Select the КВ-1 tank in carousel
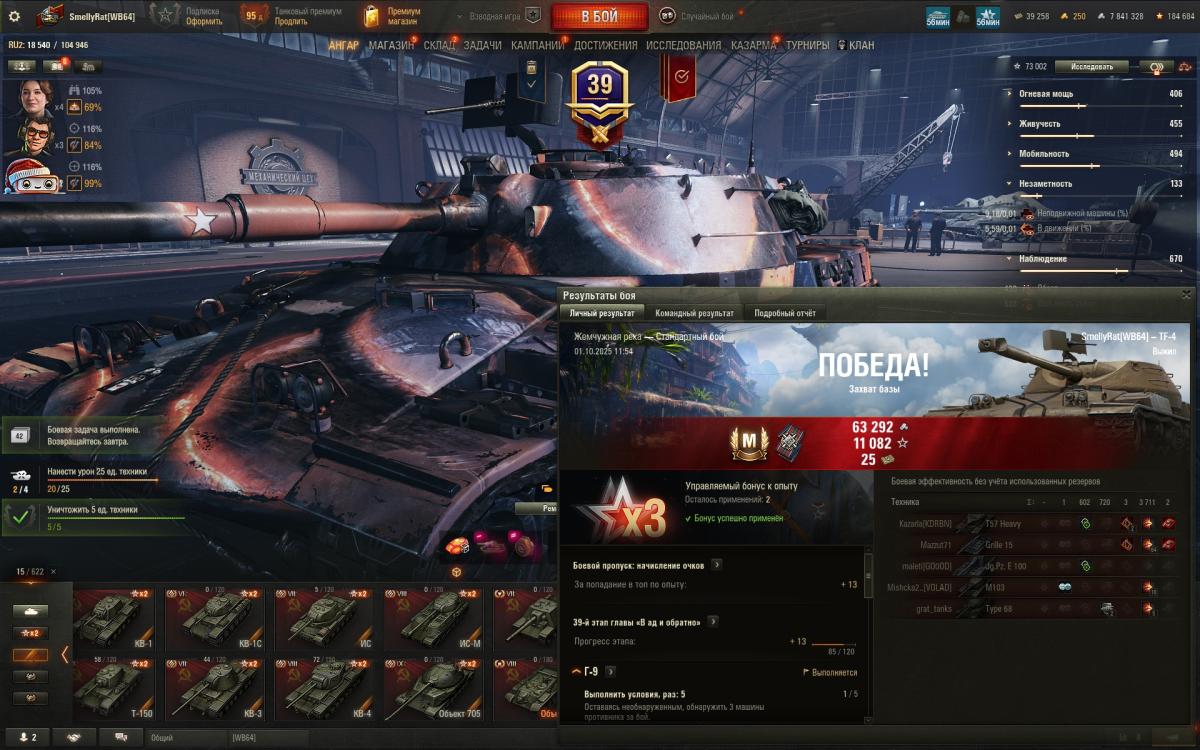Screen dimensions: 1200x750 point(117,620)
